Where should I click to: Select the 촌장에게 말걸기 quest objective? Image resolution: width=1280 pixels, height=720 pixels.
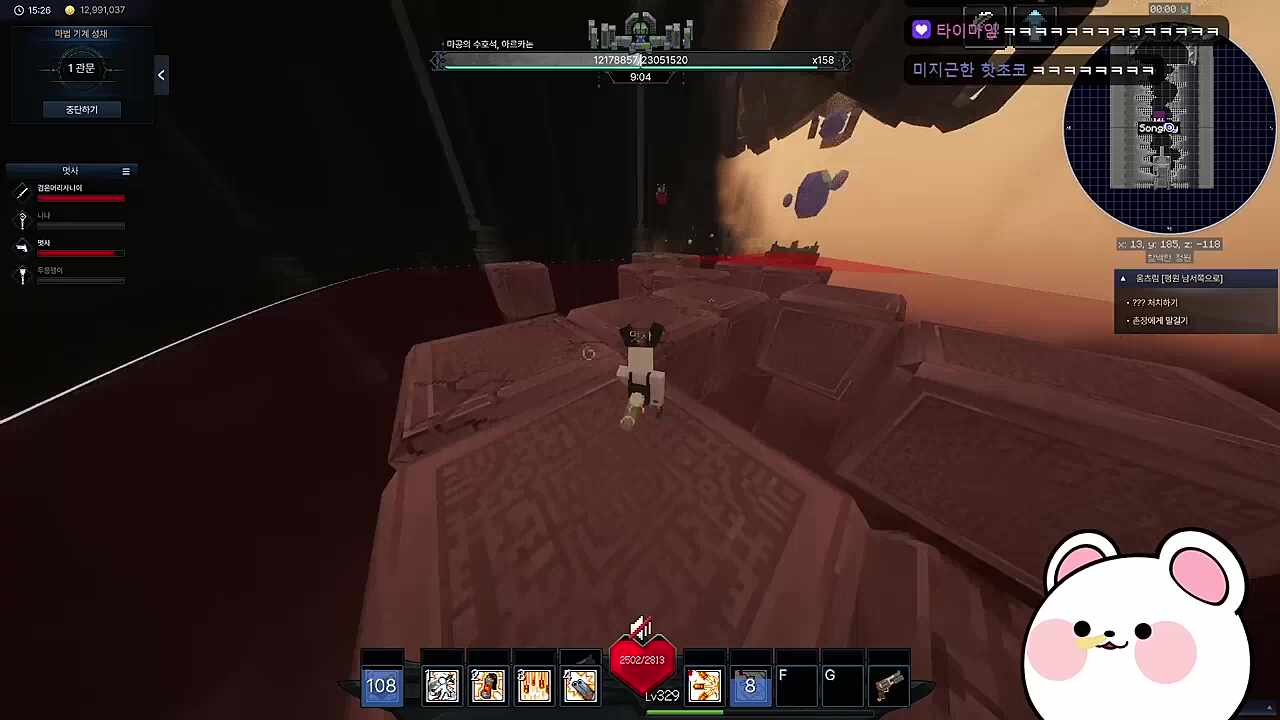1160,321
